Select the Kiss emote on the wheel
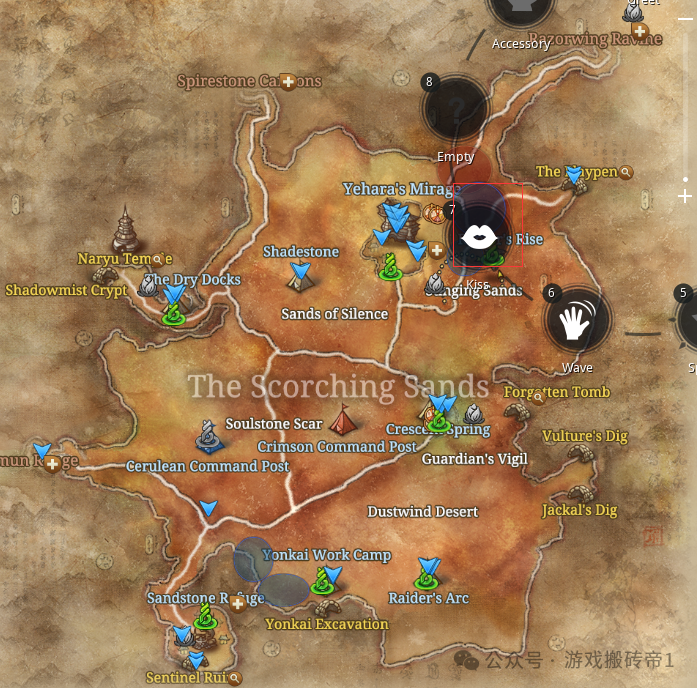Image resolution: width=697 pixels, height=688 pixels. [x=478, y=237]
